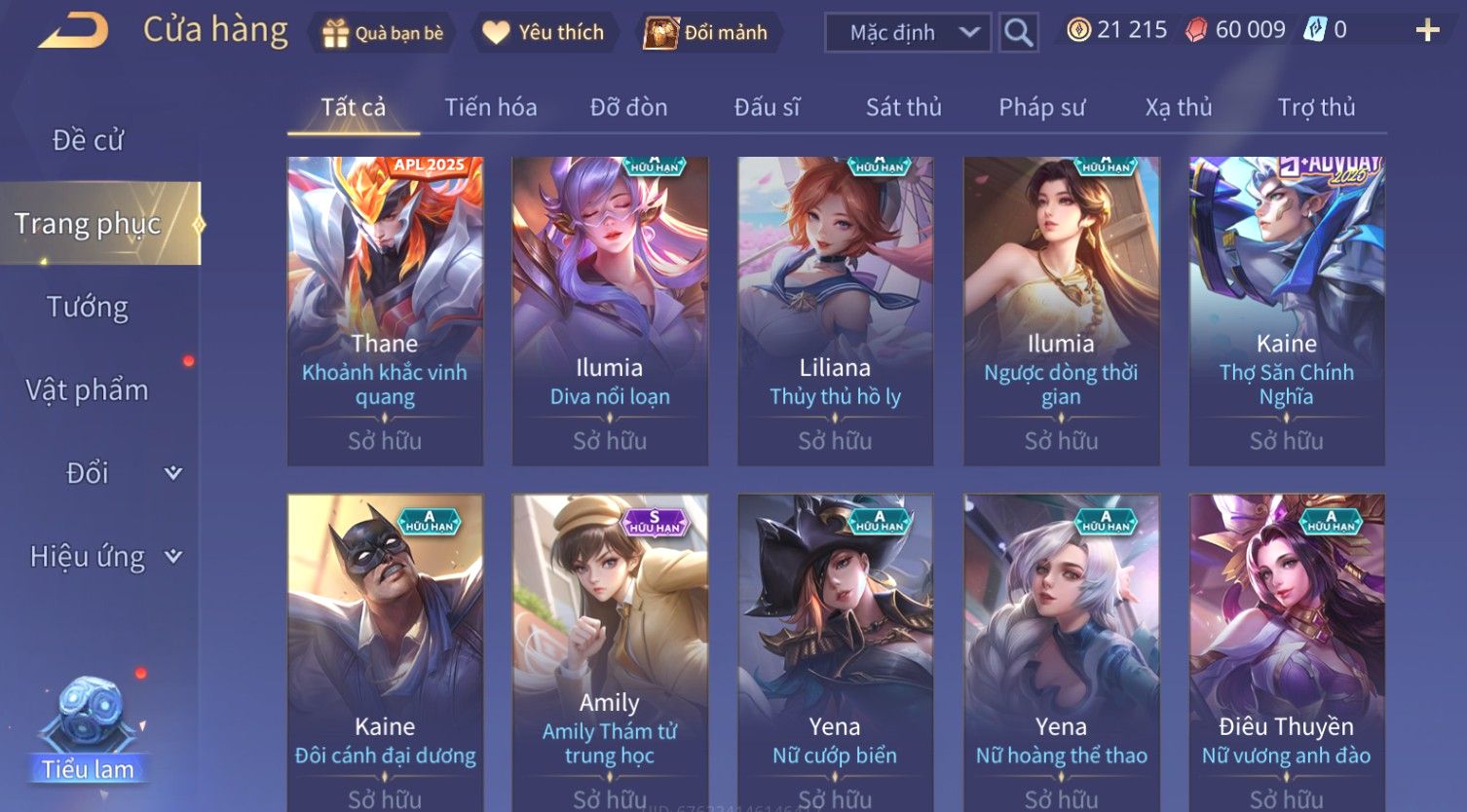
Task: Choose the Trợ thủ tab
Action: click(1316, 107)
